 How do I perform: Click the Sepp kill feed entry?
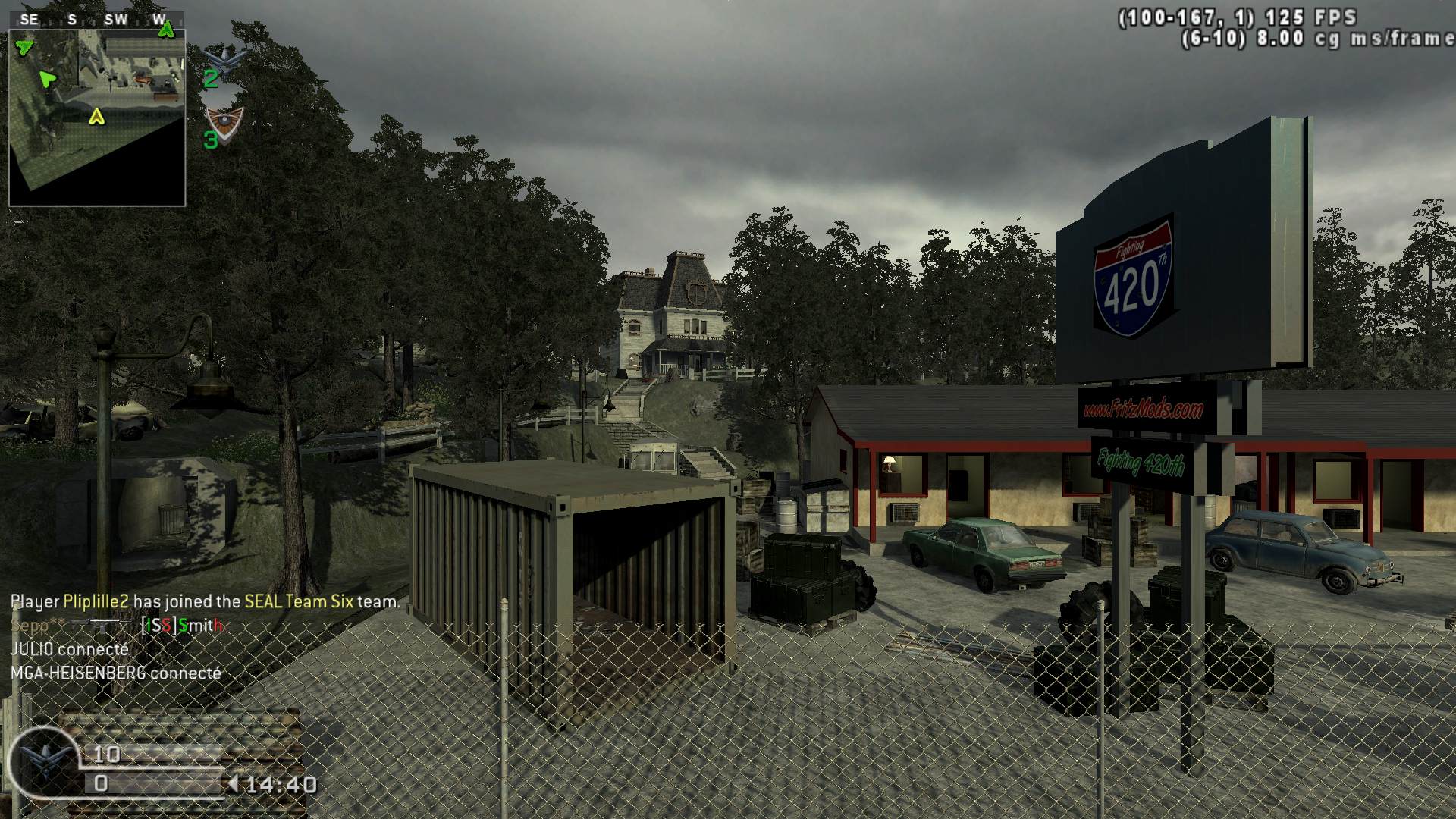(x=118, y=626)
